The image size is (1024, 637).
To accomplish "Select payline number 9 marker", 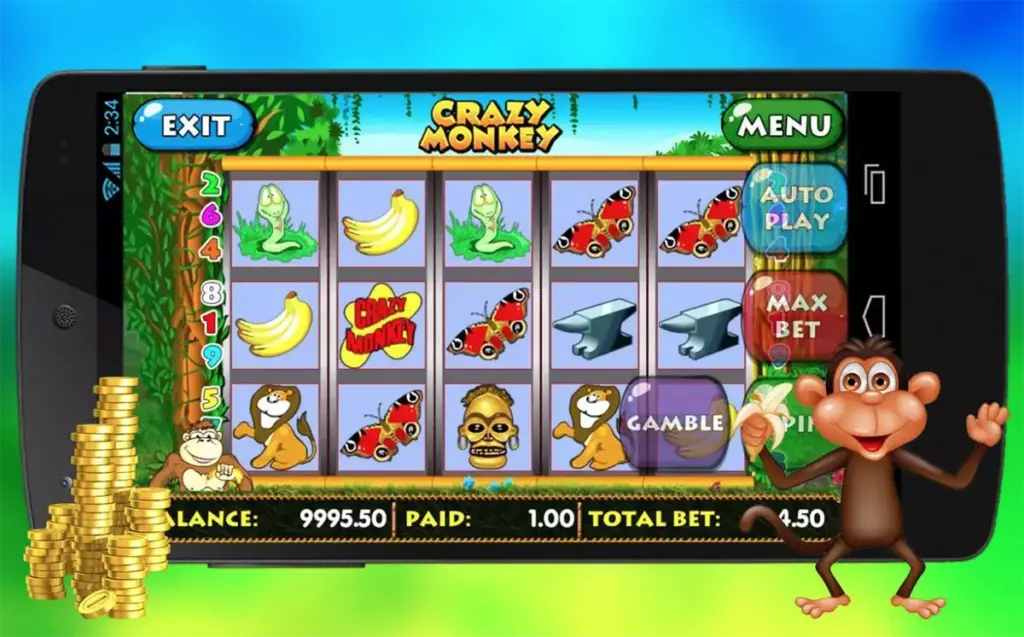I will (211, 356).
